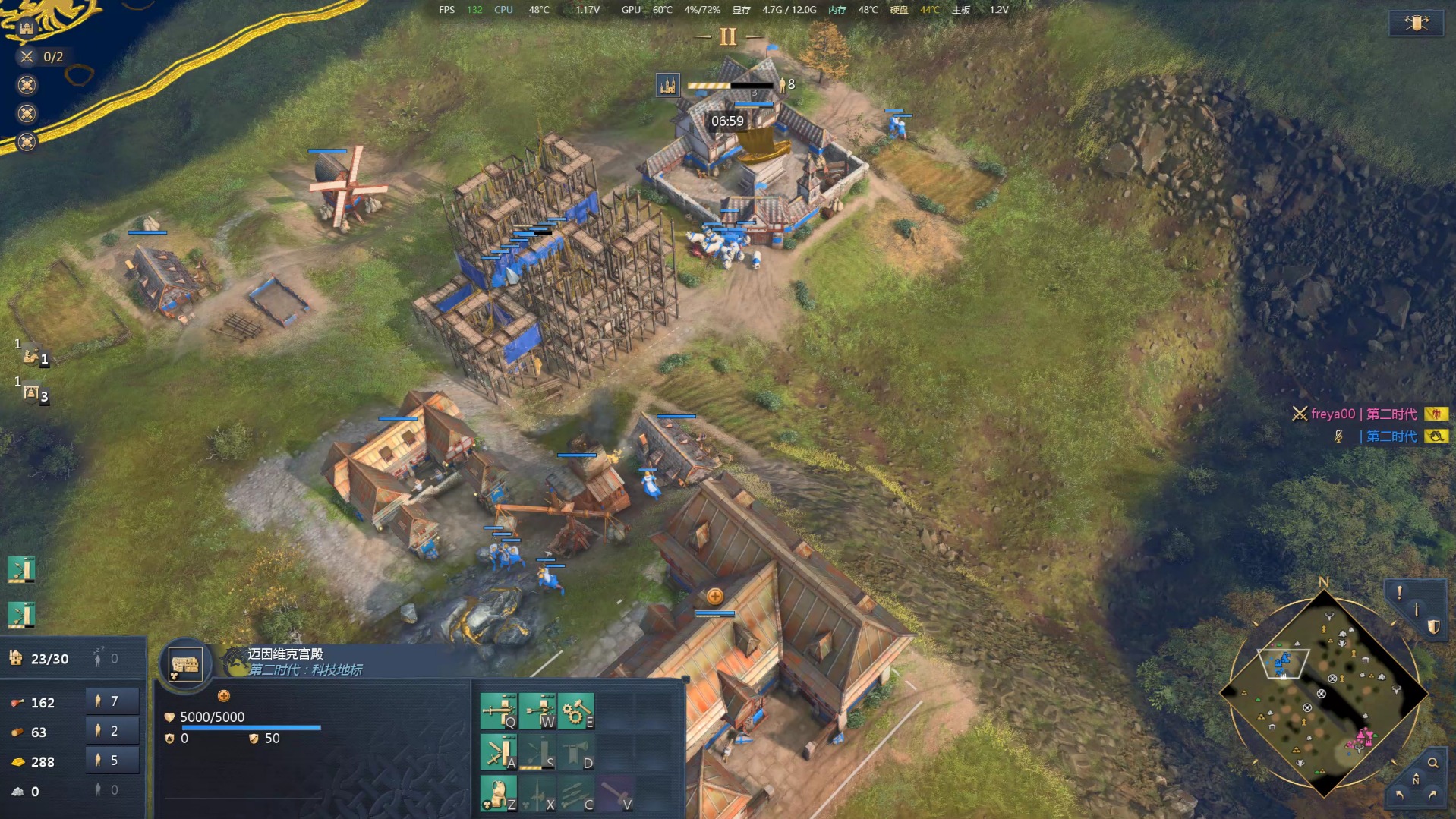This screenshot has width=1456, height=819.
Task: Research the crossed swords upgrade (A)
Action: (498, 752)
